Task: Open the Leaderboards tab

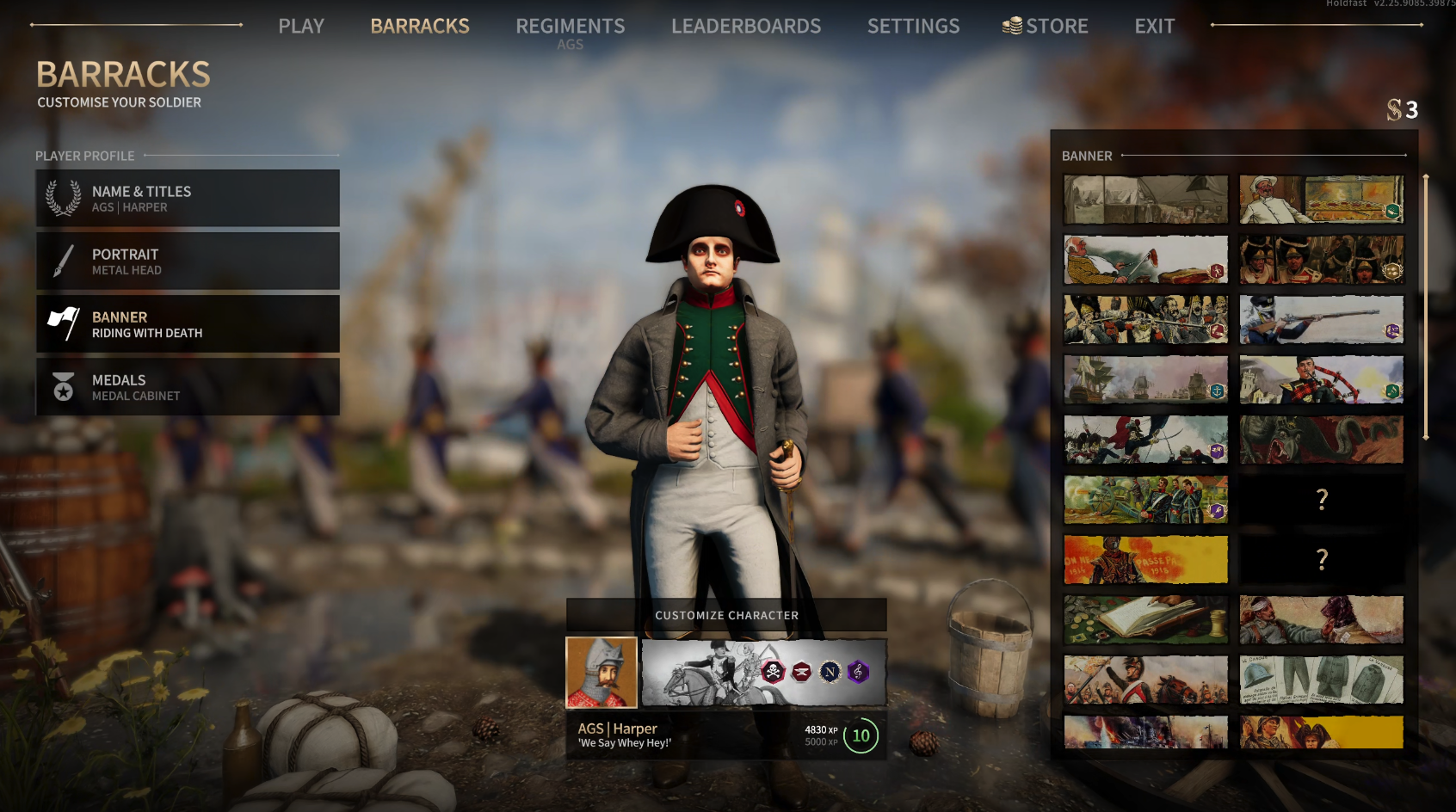Action: 746,27
